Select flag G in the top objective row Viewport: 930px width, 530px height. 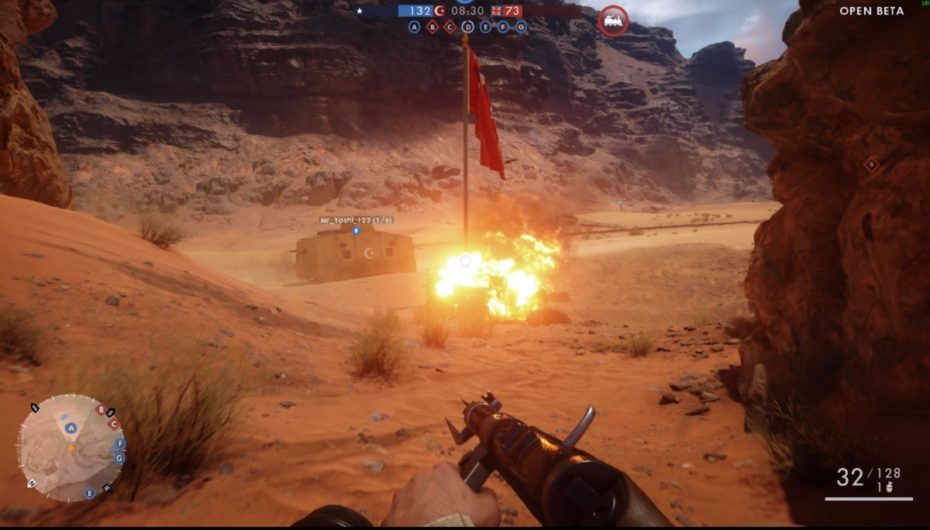point(521,27)
